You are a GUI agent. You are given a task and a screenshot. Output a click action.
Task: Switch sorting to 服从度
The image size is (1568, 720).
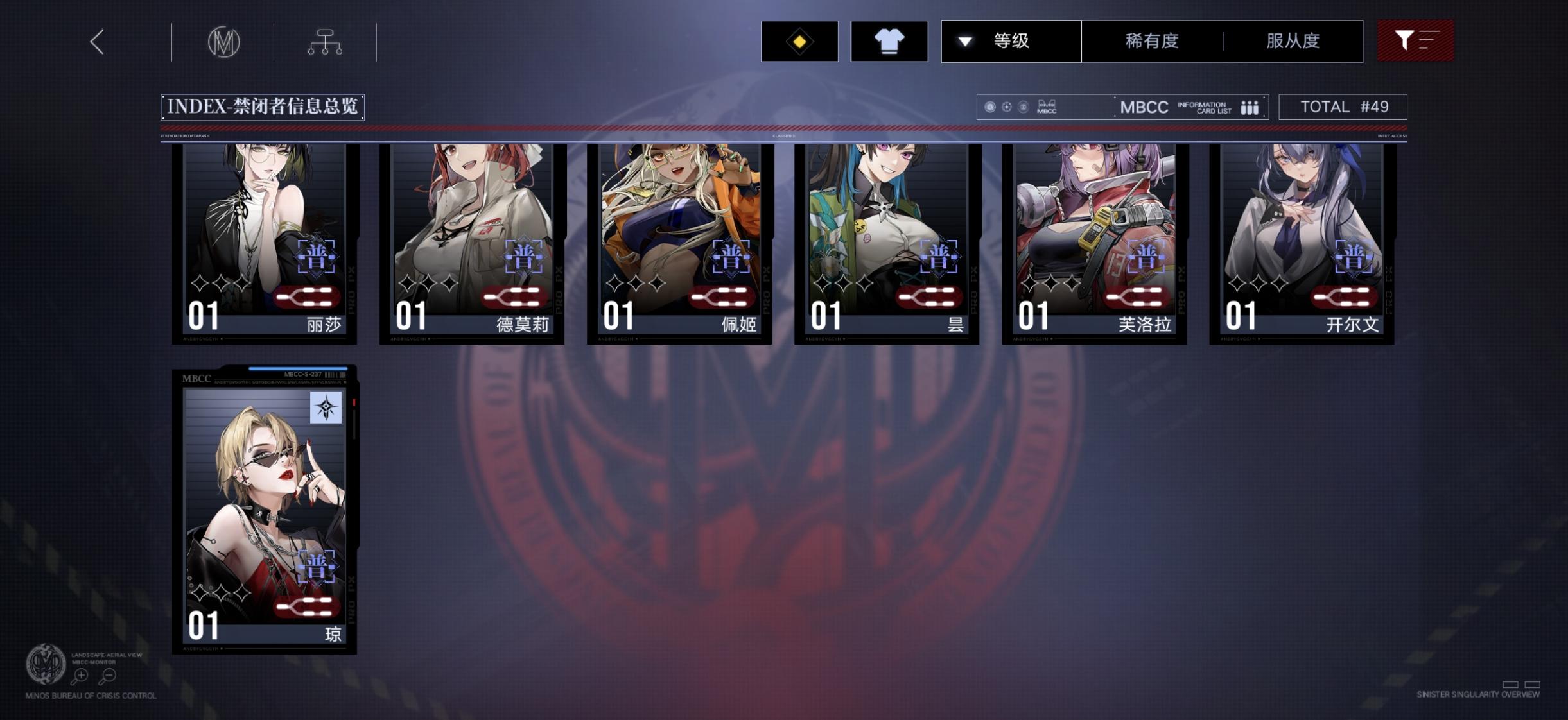[x=1293, y=40]
